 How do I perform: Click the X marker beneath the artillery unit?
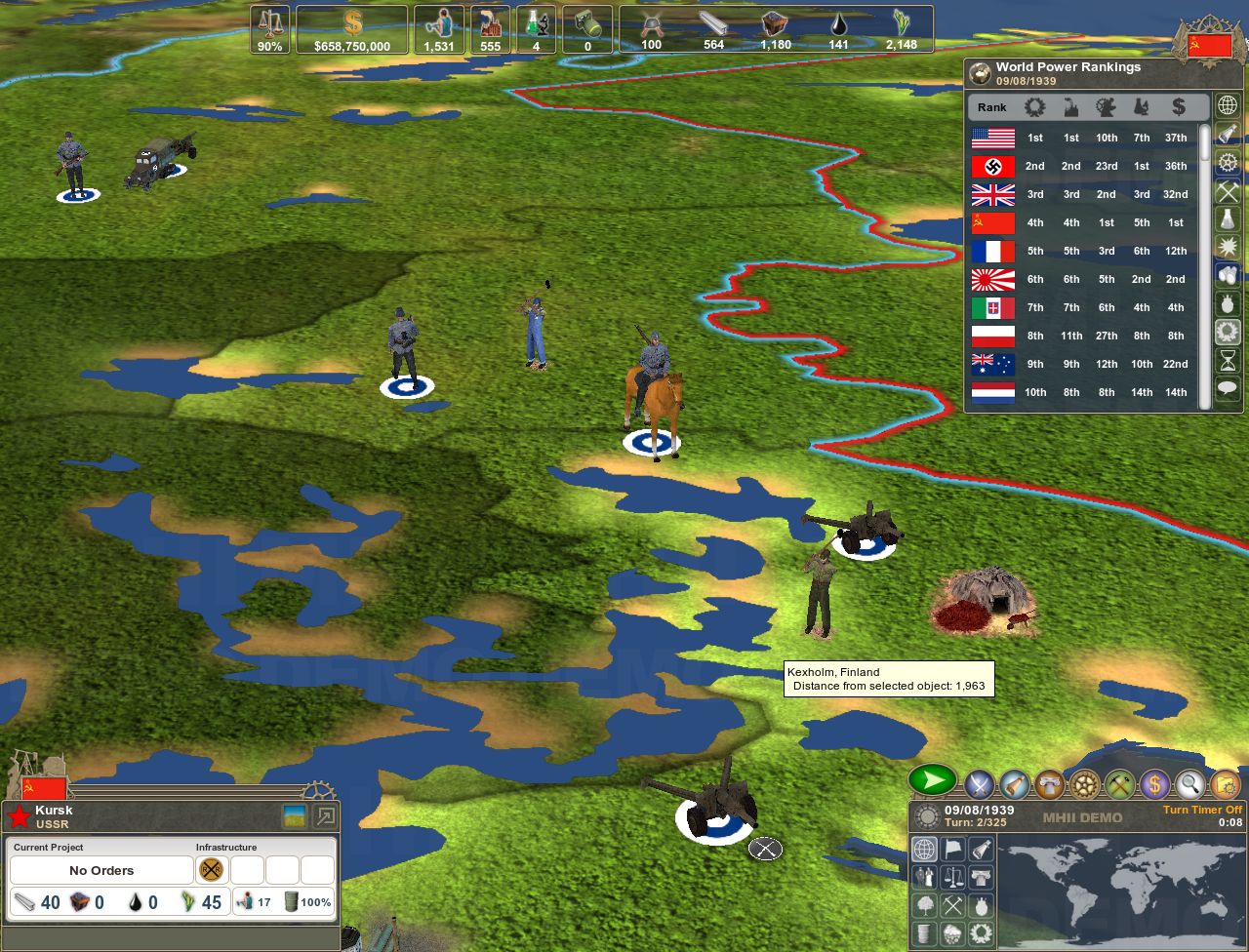(x=764, y=850)
